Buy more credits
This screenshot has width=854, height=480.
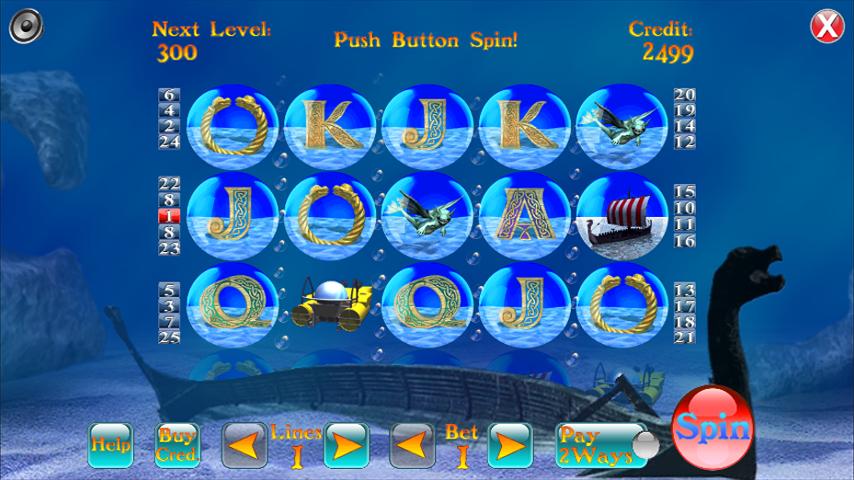coord(177,445)
